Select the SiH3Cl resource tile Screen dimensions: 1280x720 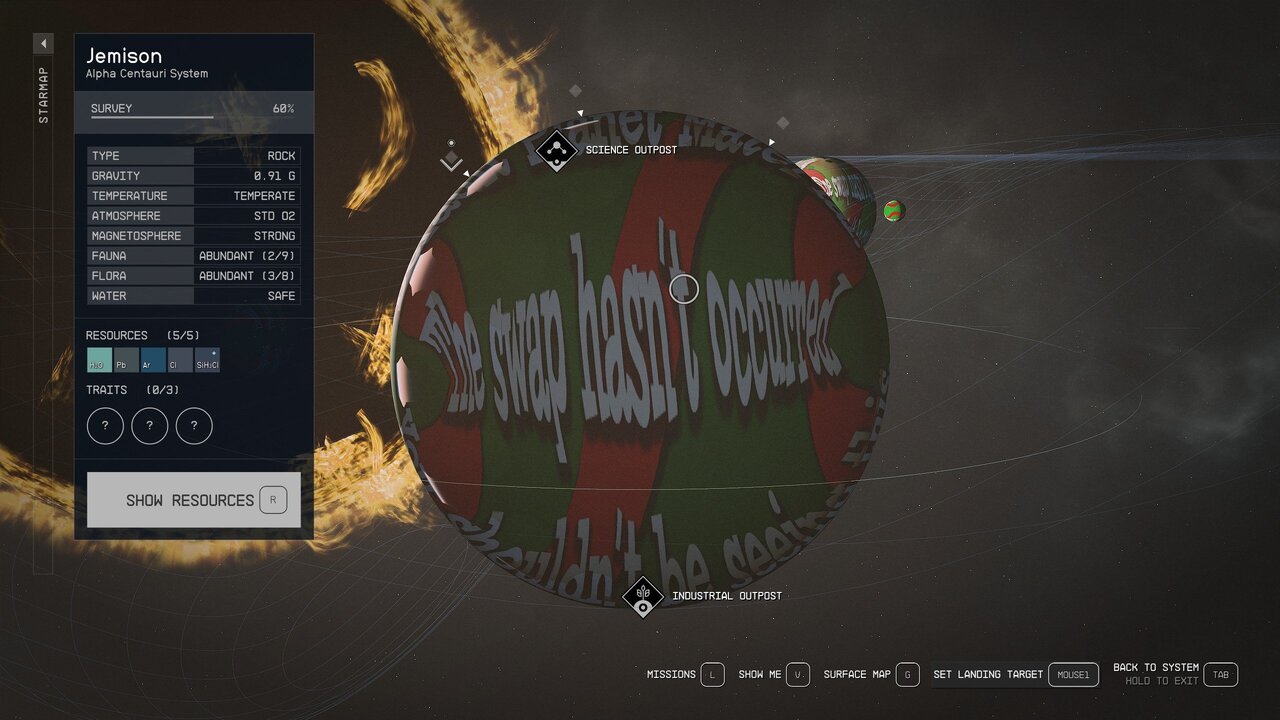point(207,360)
